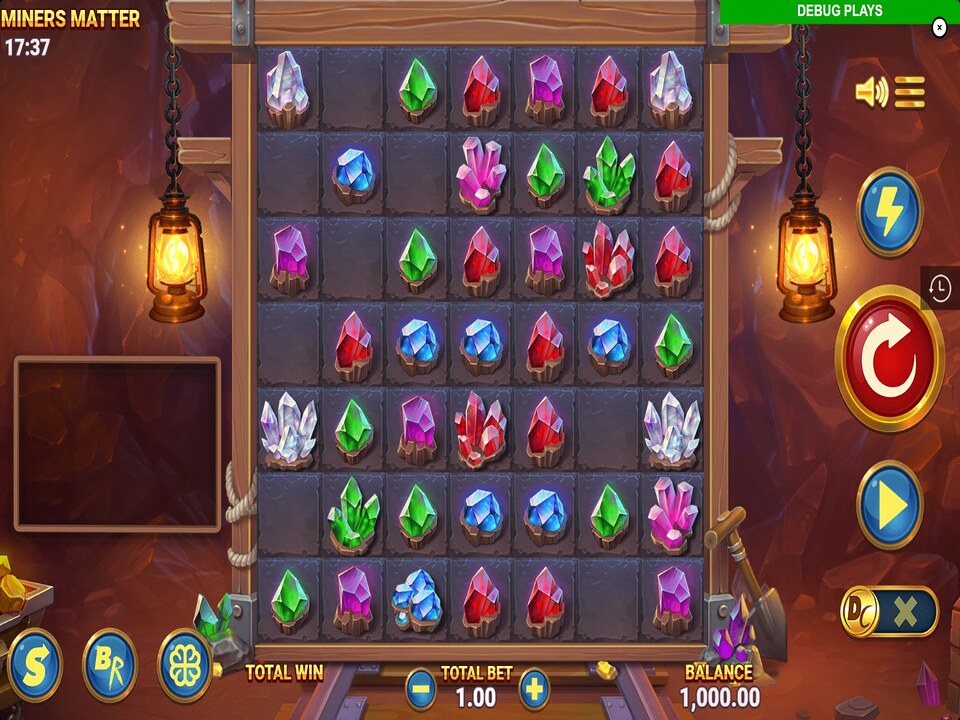The image size is (960, 720).
Task: Activate the lightning bolt turbo button
Action: point(889,212)
